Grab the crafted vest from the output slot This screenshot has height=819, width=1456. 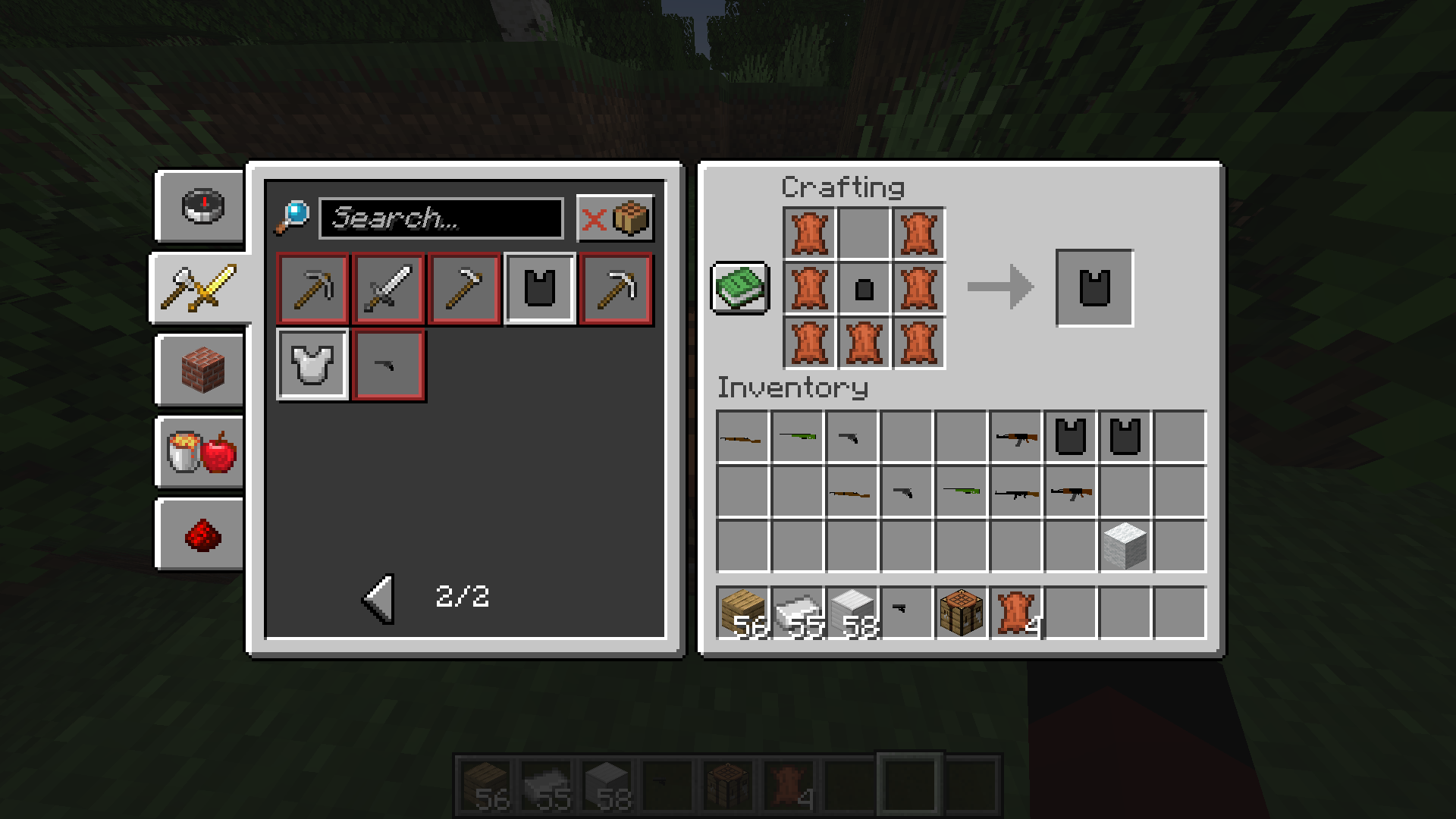click(1094, 289)
